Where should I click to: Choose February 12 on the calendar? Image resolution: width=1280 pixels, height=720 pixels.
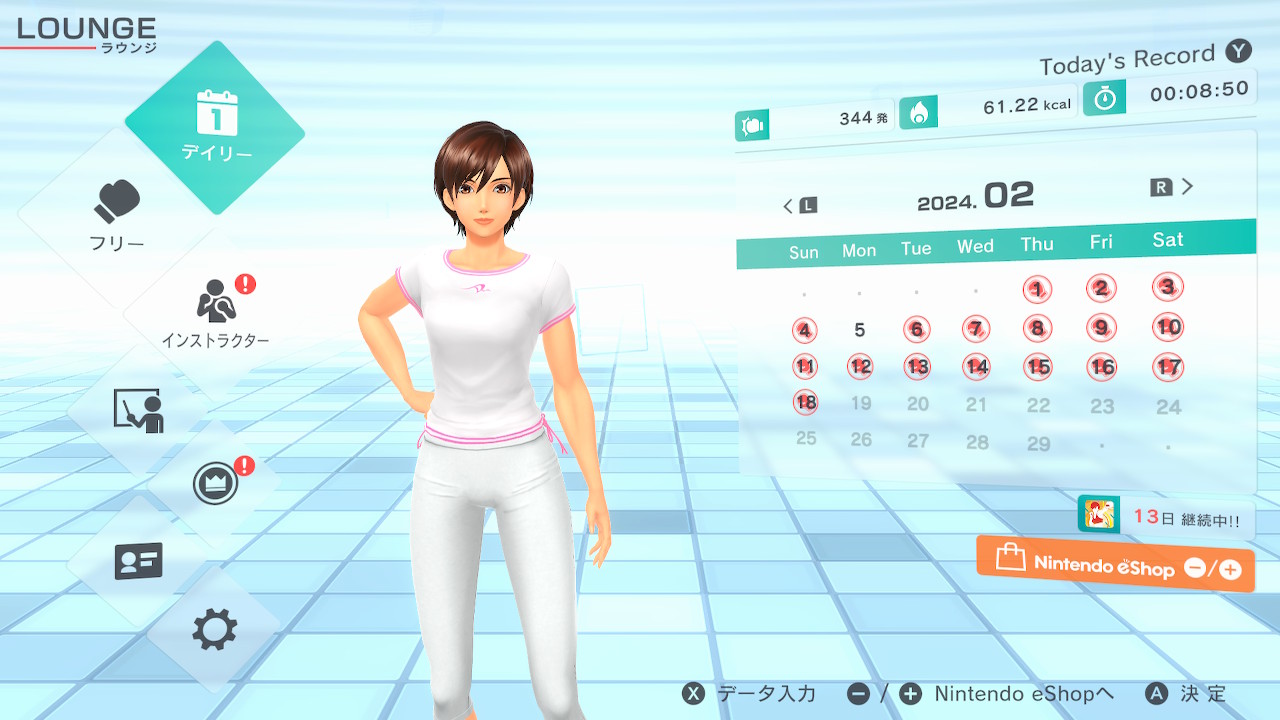[860, 366]
